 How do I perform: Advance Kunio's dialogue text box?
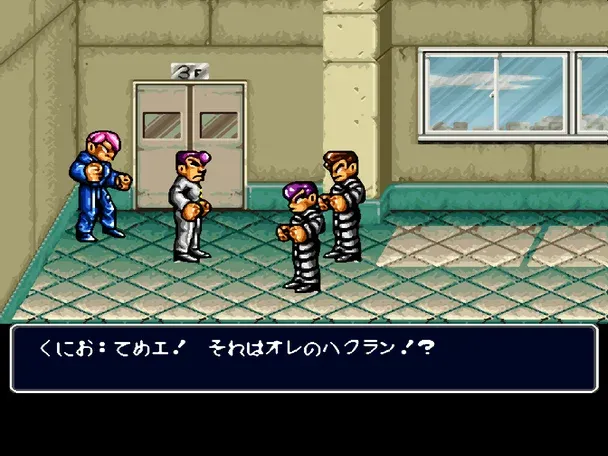tap(303, 357)
